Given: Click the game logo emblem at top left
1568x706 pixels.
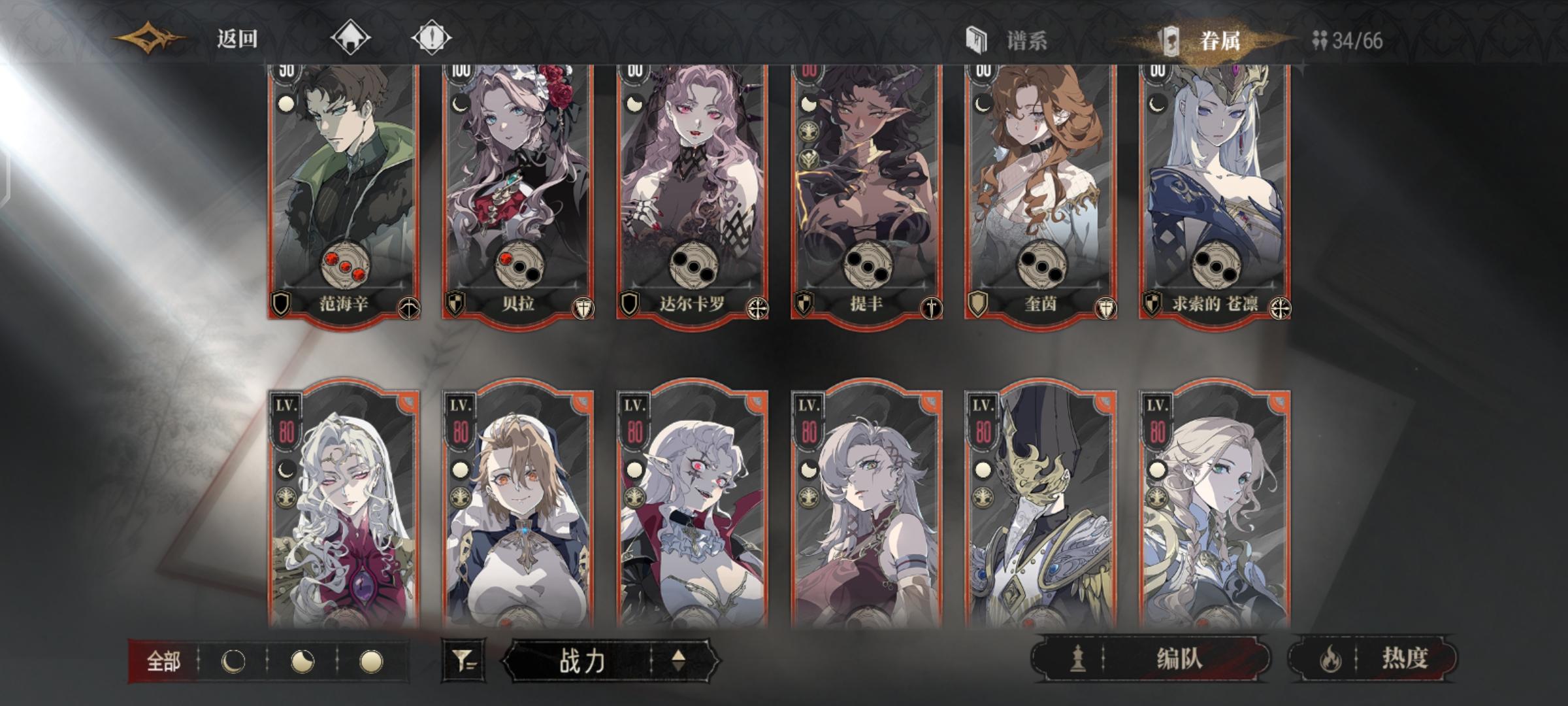Looking at the screenshot, I should [x=149, y=37].
